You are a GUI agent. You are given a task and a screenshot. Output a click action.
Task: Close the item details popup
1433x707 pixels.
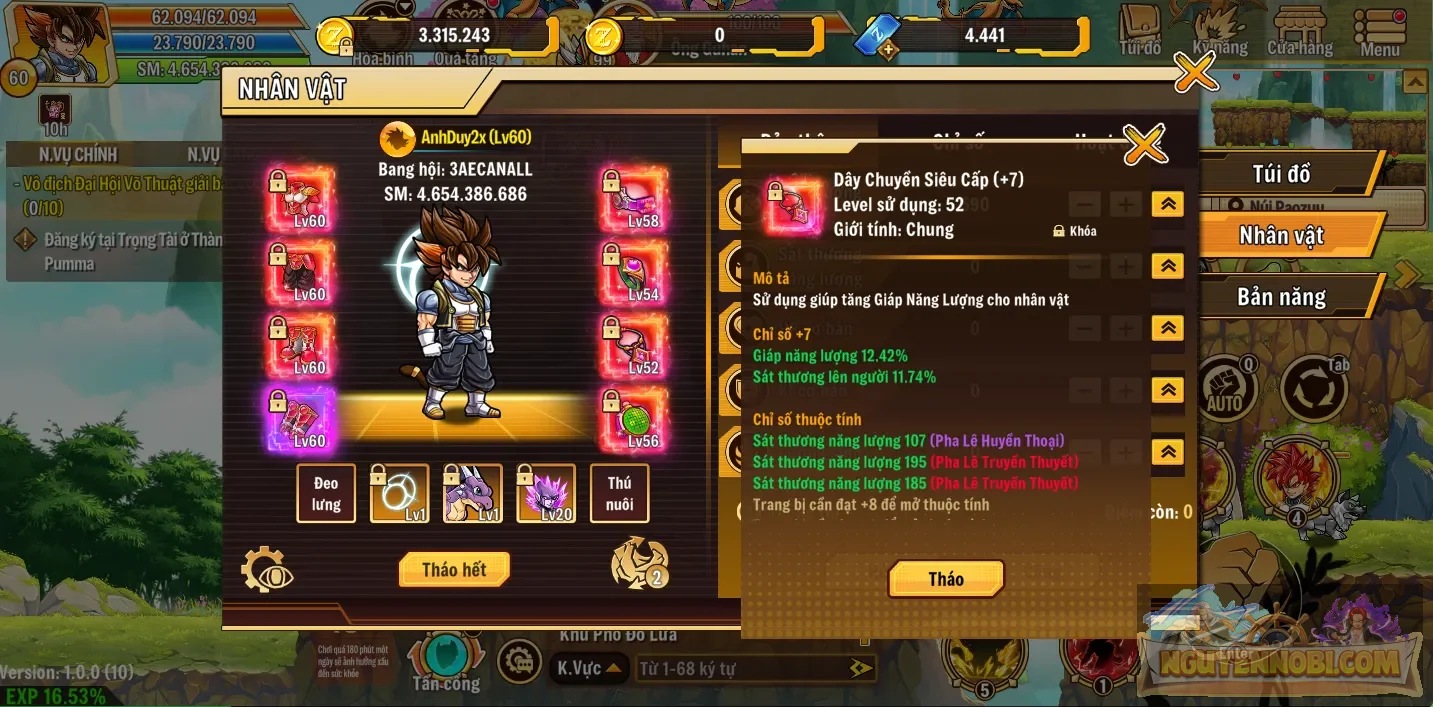[1145, 145]
